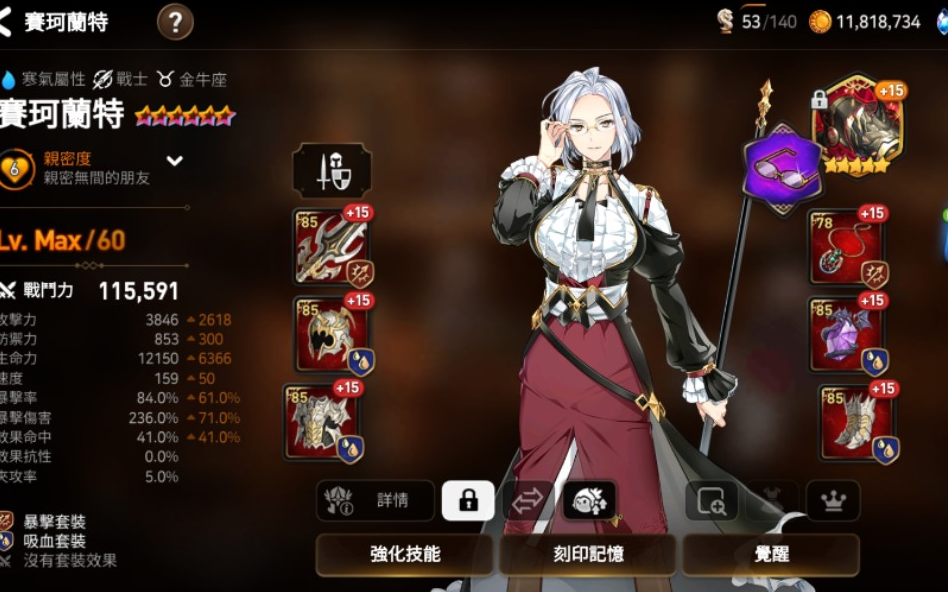Select the level 85 boots slot

click(x=857, y=421)
